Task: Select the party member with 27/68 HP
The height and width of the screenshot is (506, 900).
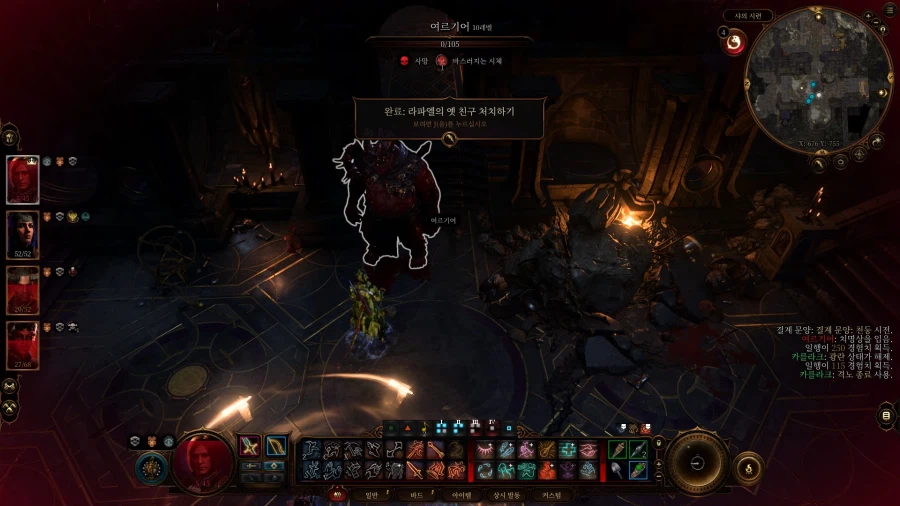Action: pos(22,345)
